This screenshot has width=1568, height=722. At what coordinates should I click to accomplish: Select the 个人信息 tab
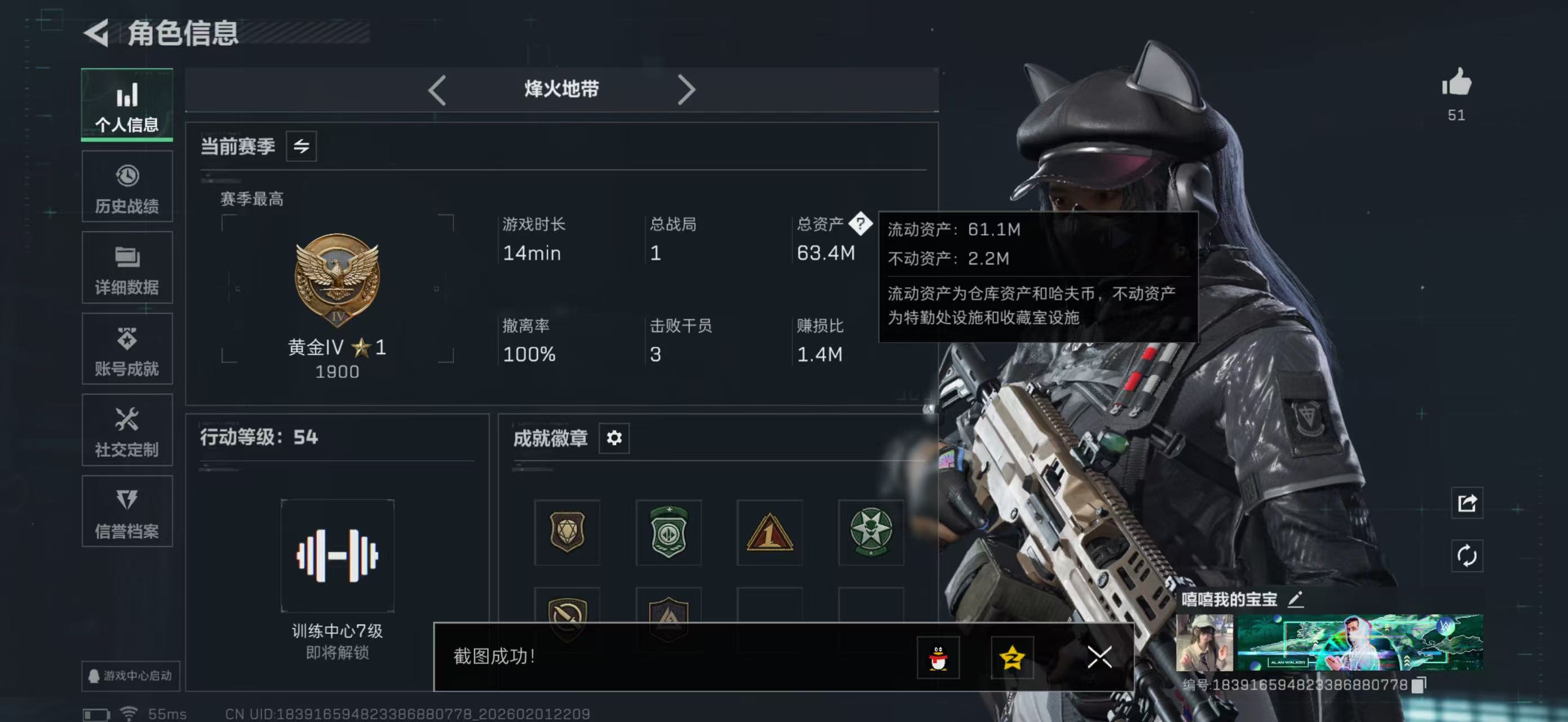tap(127, 105)
